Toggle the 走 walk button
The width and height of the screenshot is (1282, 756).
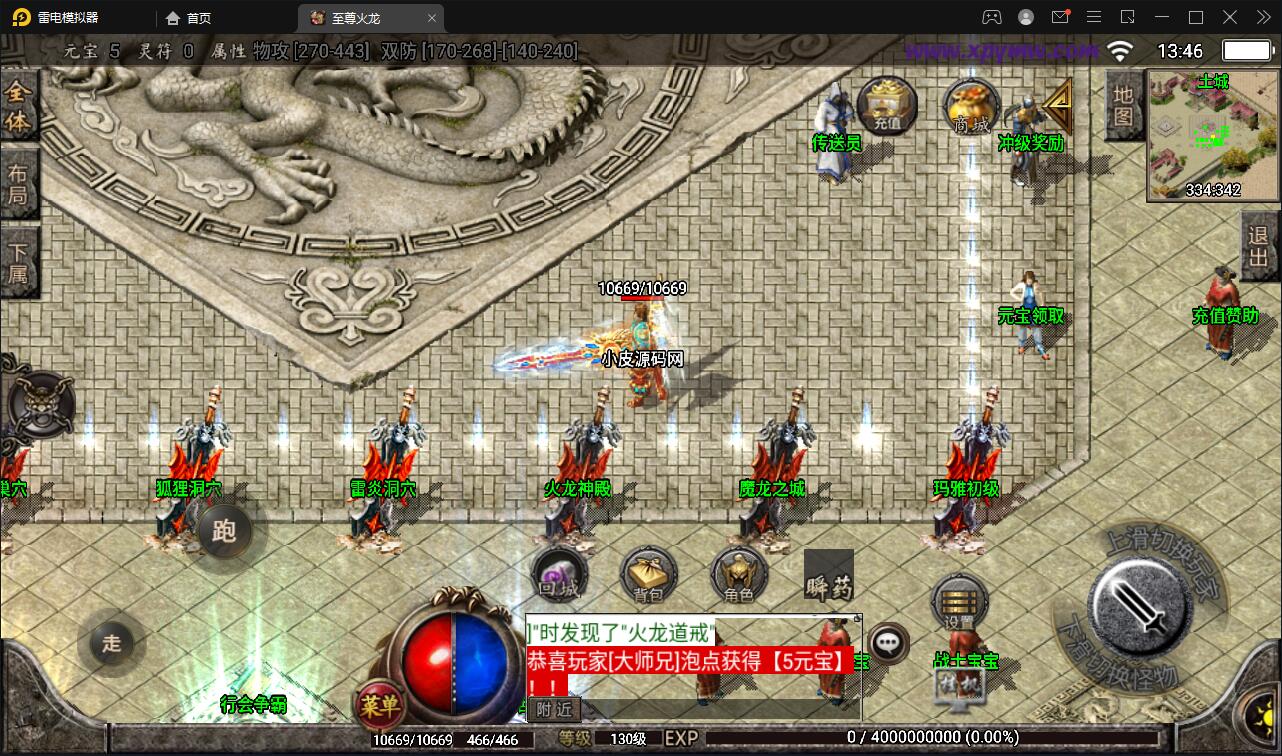pos(111,642)
